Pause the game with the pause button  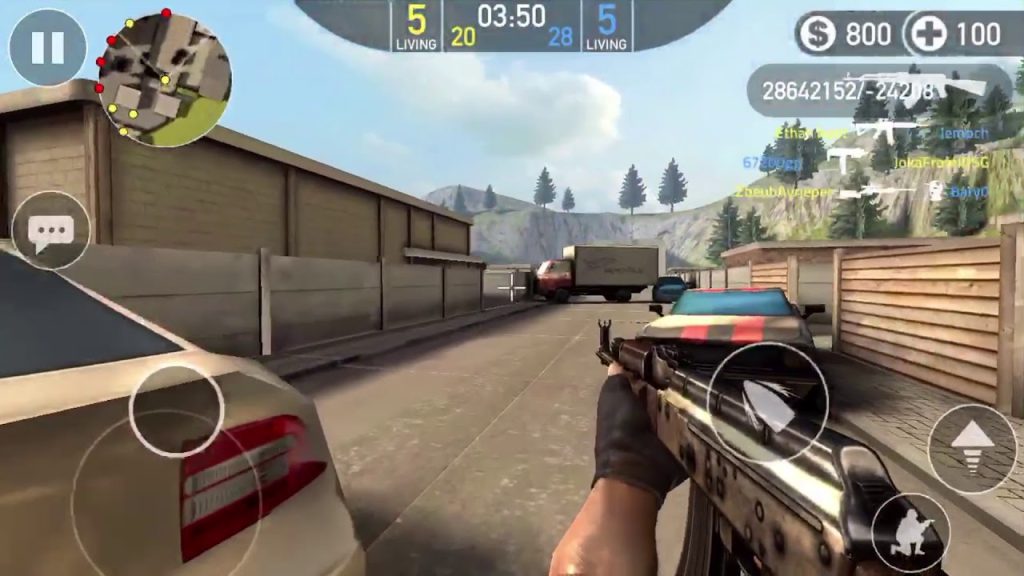click(x=47, y=47)
